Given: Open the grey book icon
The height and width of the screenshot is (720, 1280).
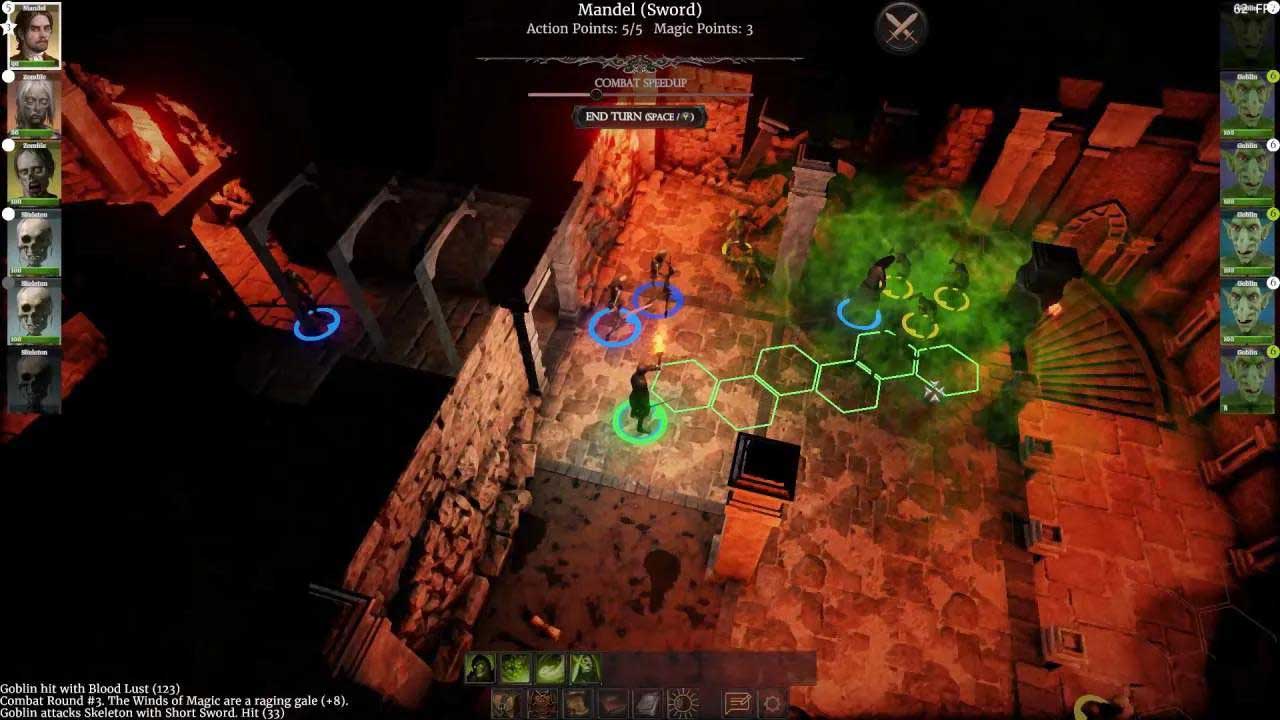Looking at the screenshot, I should click(647, 704).
